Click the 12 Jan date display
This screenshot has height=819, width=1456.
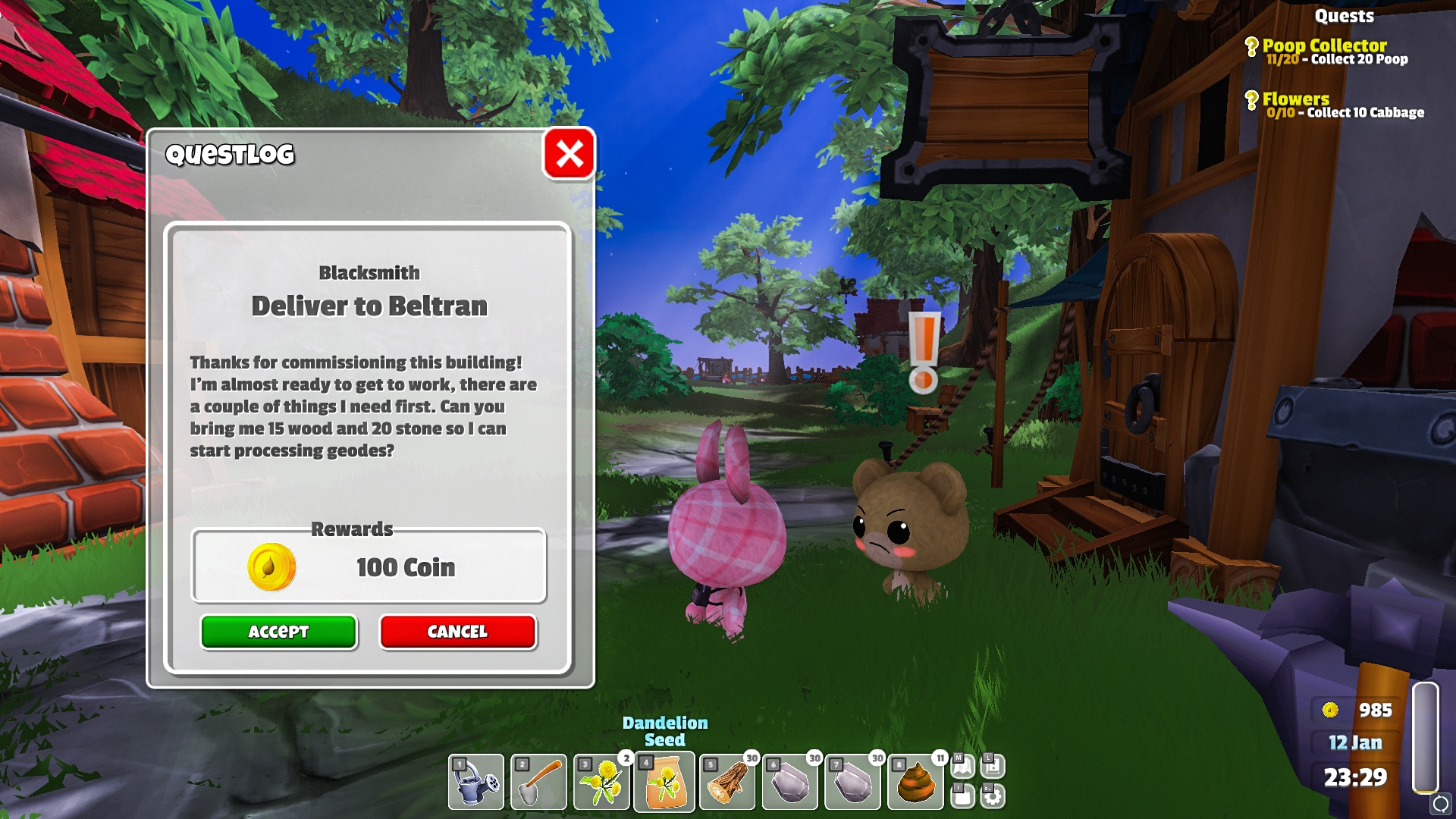tap(1354, 743)
